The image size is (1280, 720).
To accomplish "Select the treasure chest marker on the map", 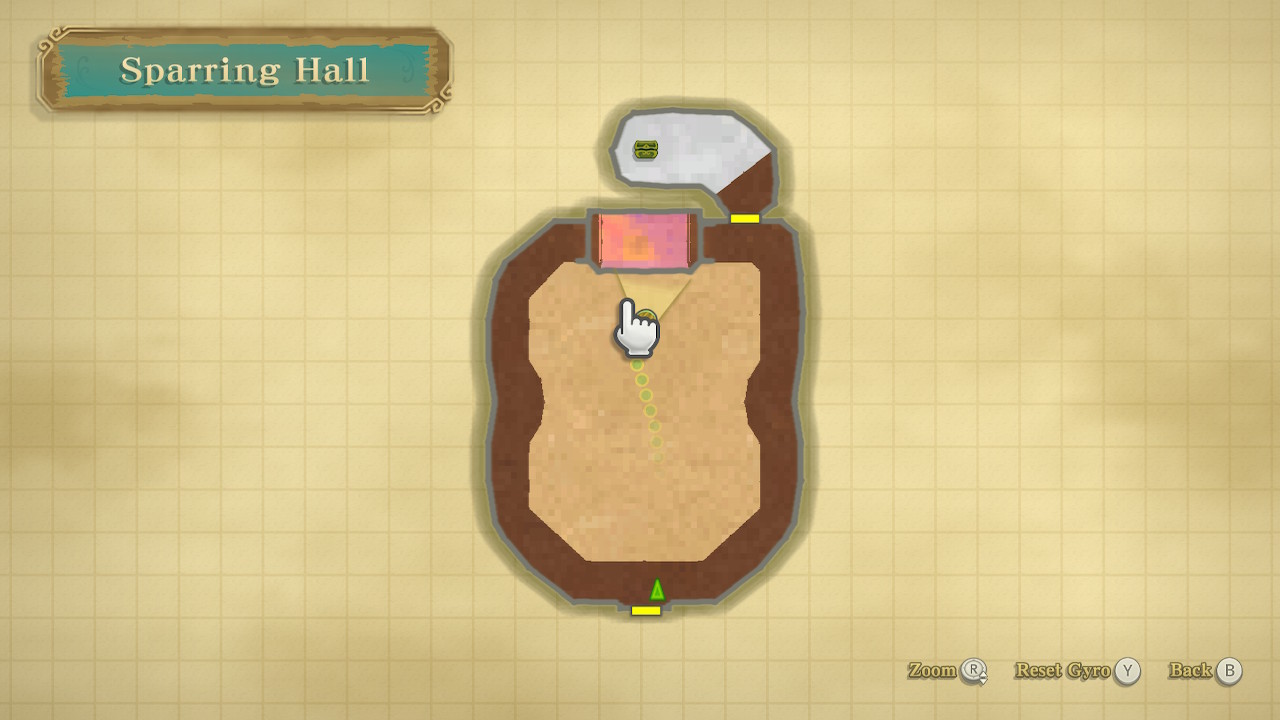I will pyautogui.click(x=646, y=150).
